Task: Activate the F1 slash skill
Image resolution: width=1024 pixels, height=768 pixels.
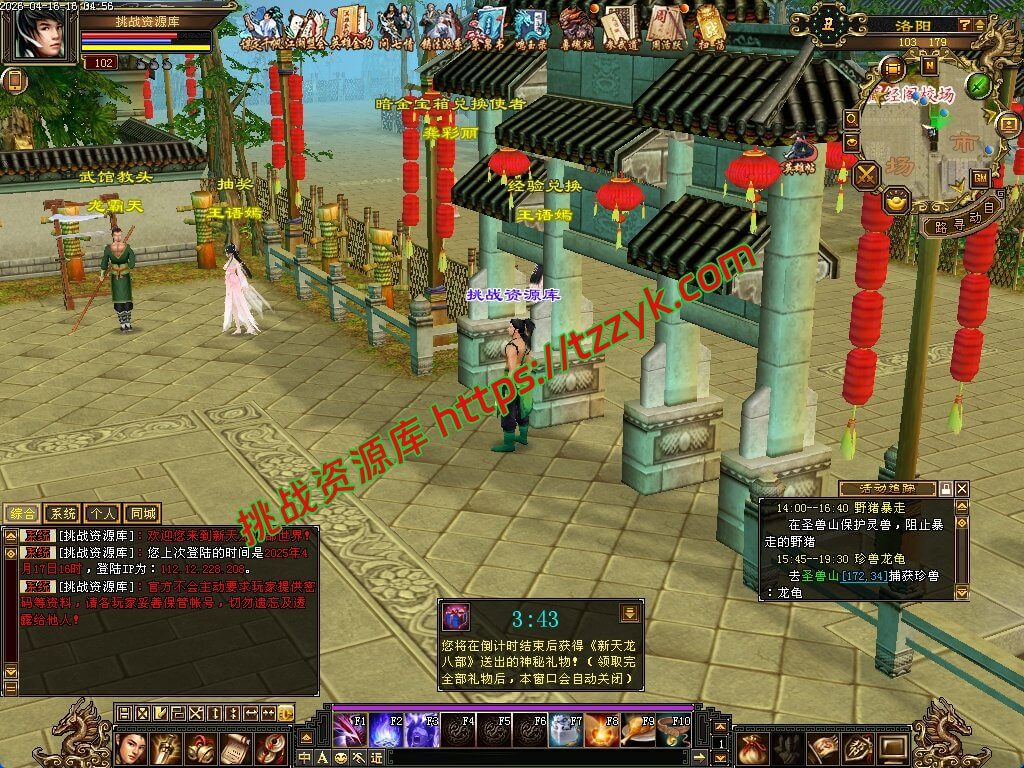Action: pyautogui.click(x=350, y=731)
